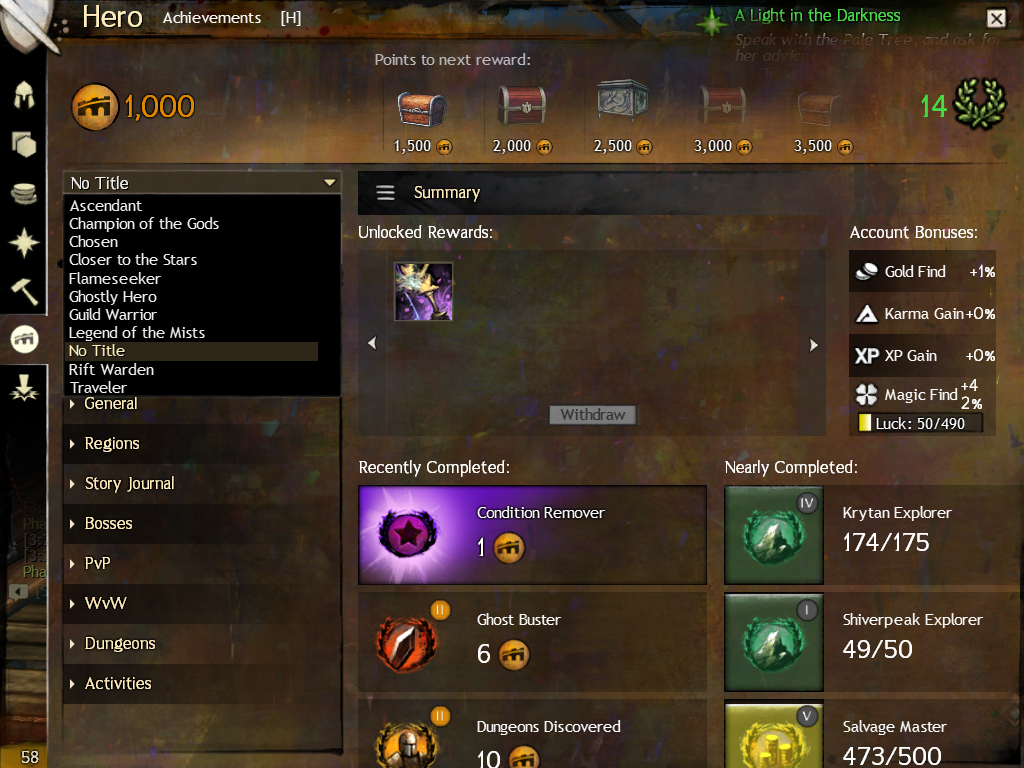Screen dimensions: 1024x768
Task: Pick the Flameseeker title
Action: tap(115, 278)
